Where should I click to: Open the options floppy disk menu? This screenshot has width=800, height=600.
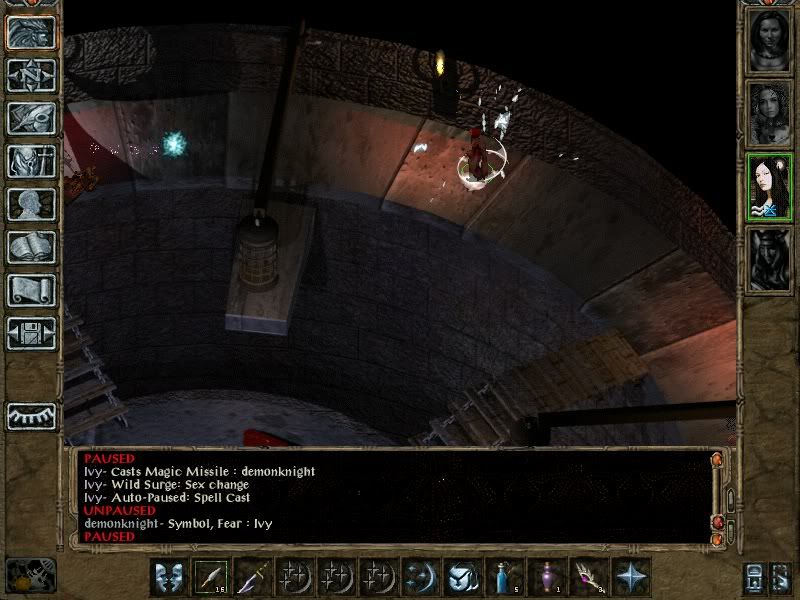point(31,333)
